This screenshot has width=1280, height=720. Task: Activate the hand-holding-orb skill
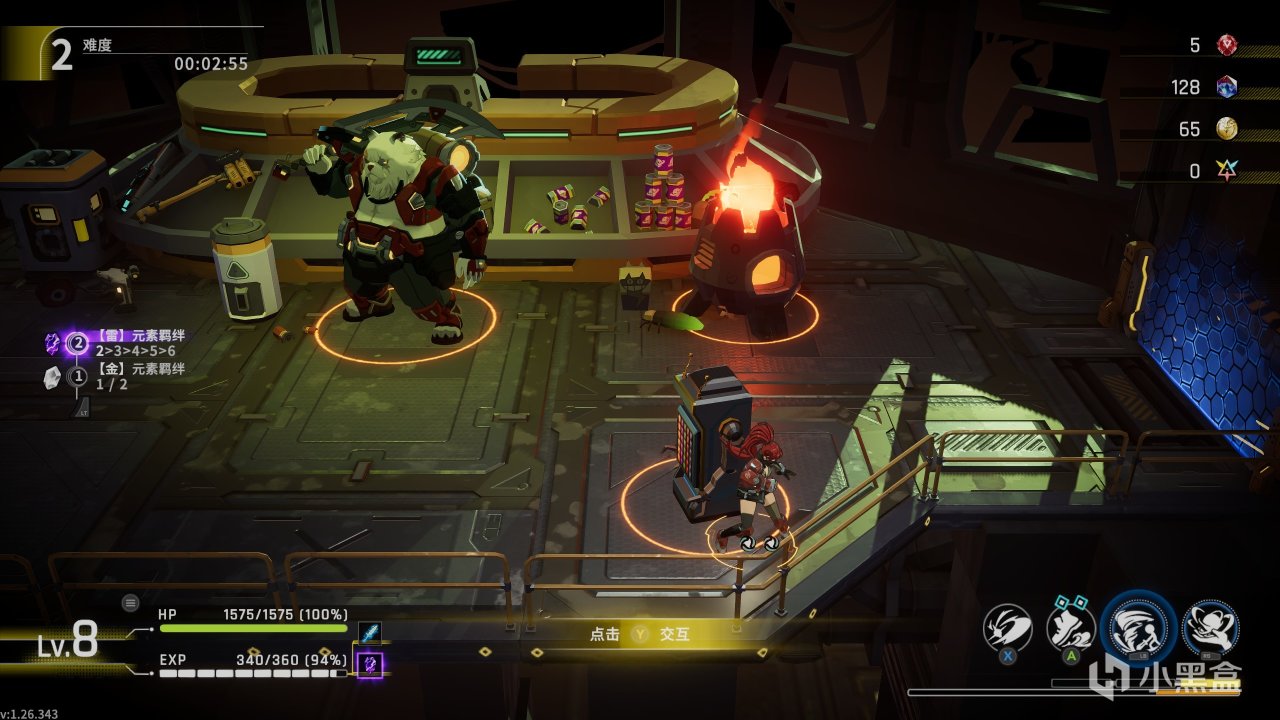(1210, 628)
